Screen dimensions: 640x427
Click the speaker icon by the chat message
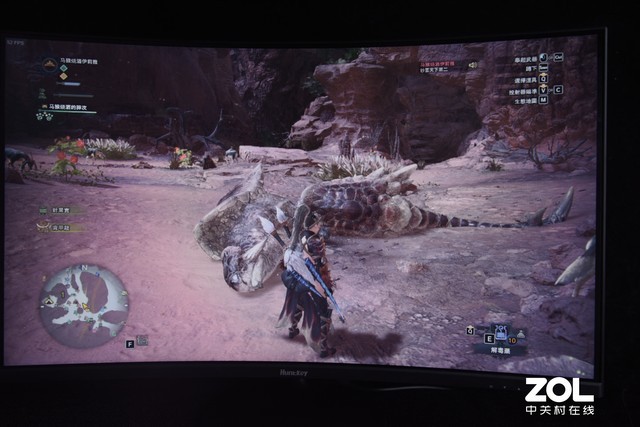coord(472,65)
